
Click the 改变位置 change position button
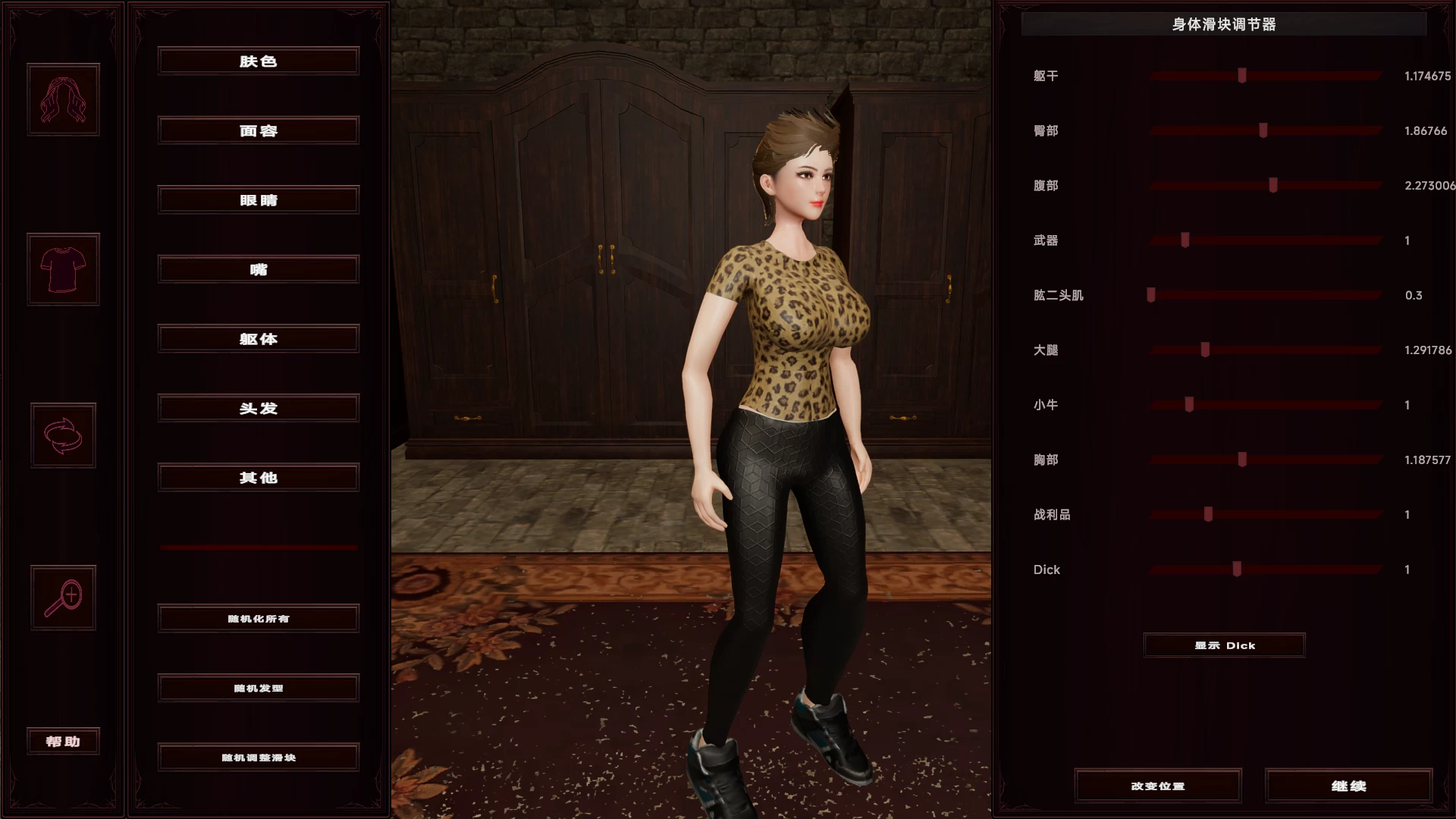1157,786
